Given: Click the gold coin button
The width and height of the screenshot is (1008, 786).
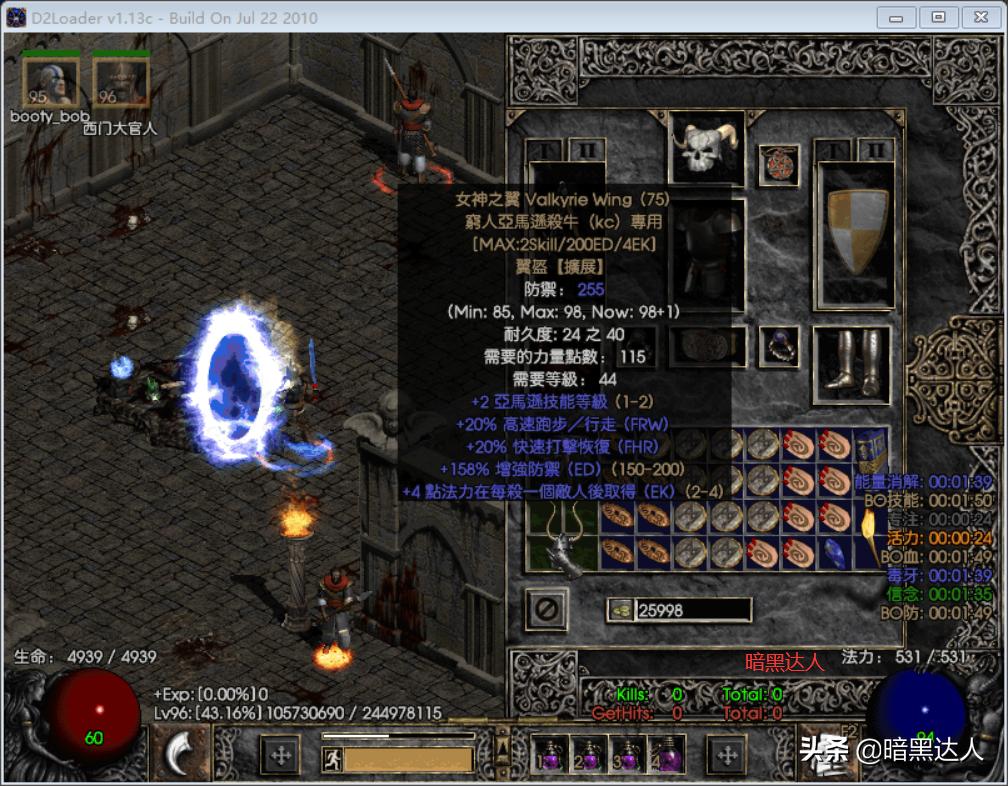Looking at the screenshot, I should pyautogui.click(x=621, y=609).
